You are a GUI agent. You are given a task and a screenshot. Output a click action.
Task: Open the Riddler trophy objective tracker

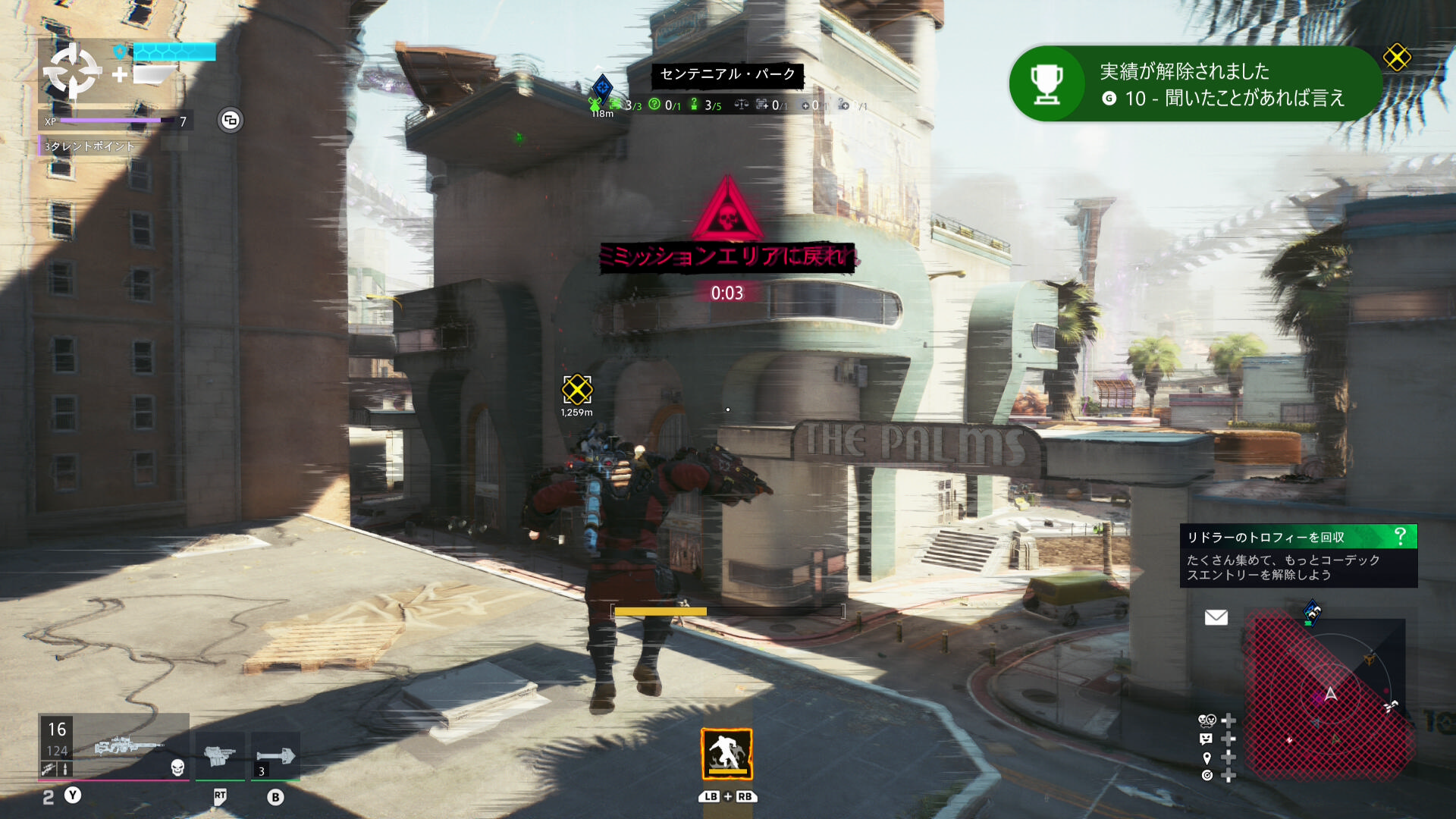(1298, 556)
